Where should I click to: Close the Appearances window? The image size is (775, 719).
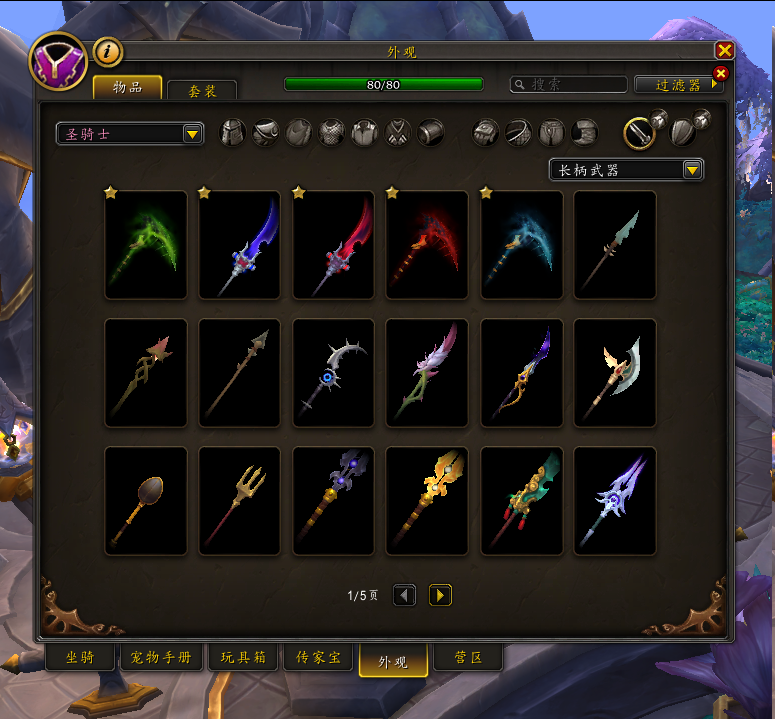click(x=724, y=51)
